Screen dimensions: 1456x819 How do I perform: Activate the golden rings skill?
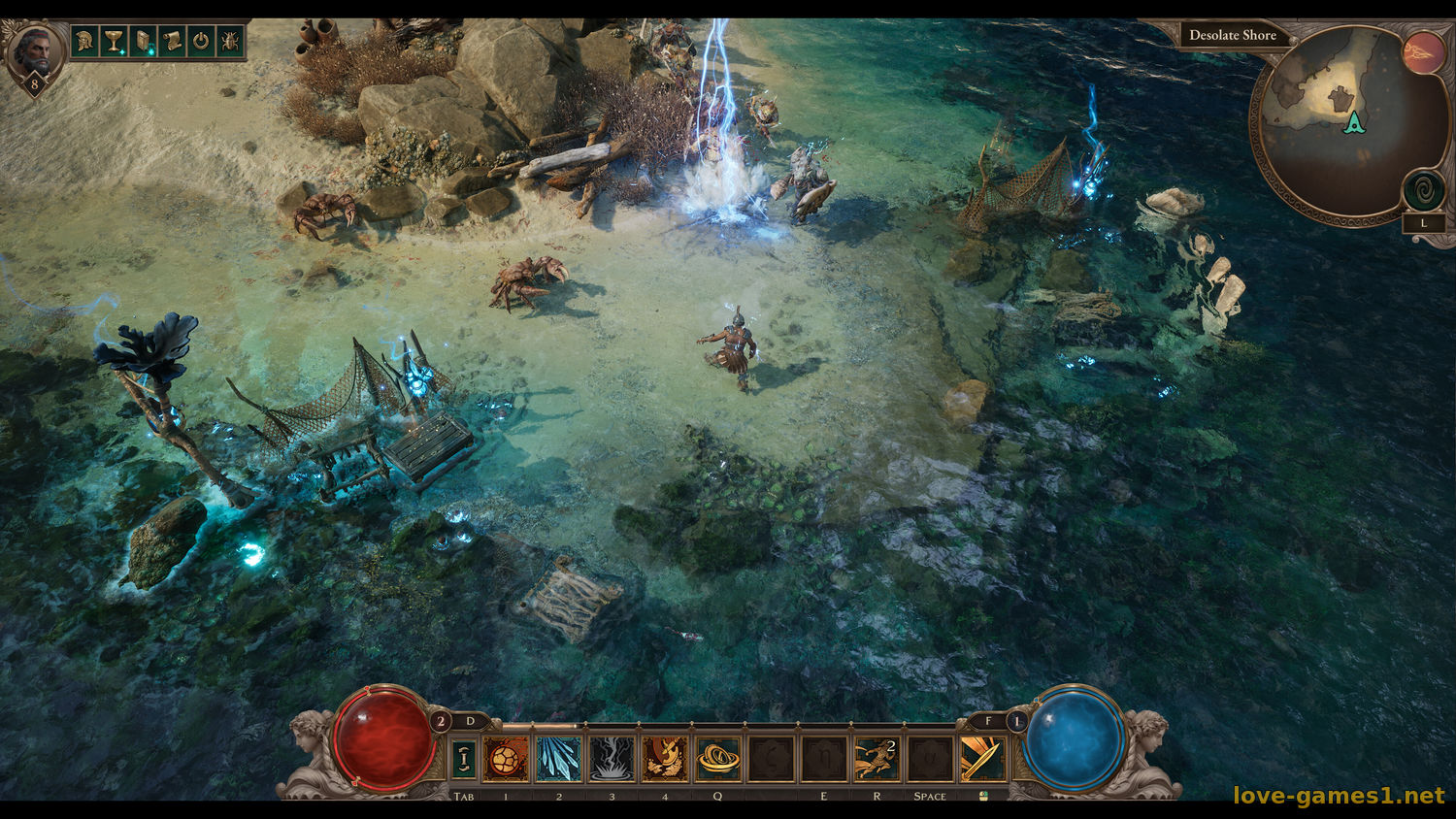(717, 759)
